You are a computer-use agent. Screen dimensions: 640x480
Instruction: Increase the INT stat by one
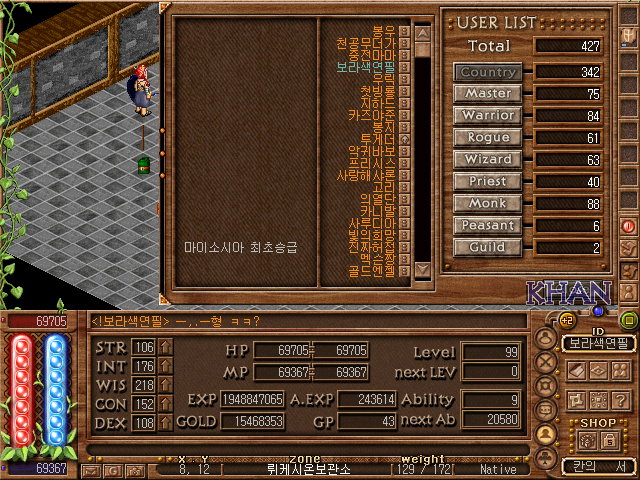pyautogui.click(x=166, y=366)
